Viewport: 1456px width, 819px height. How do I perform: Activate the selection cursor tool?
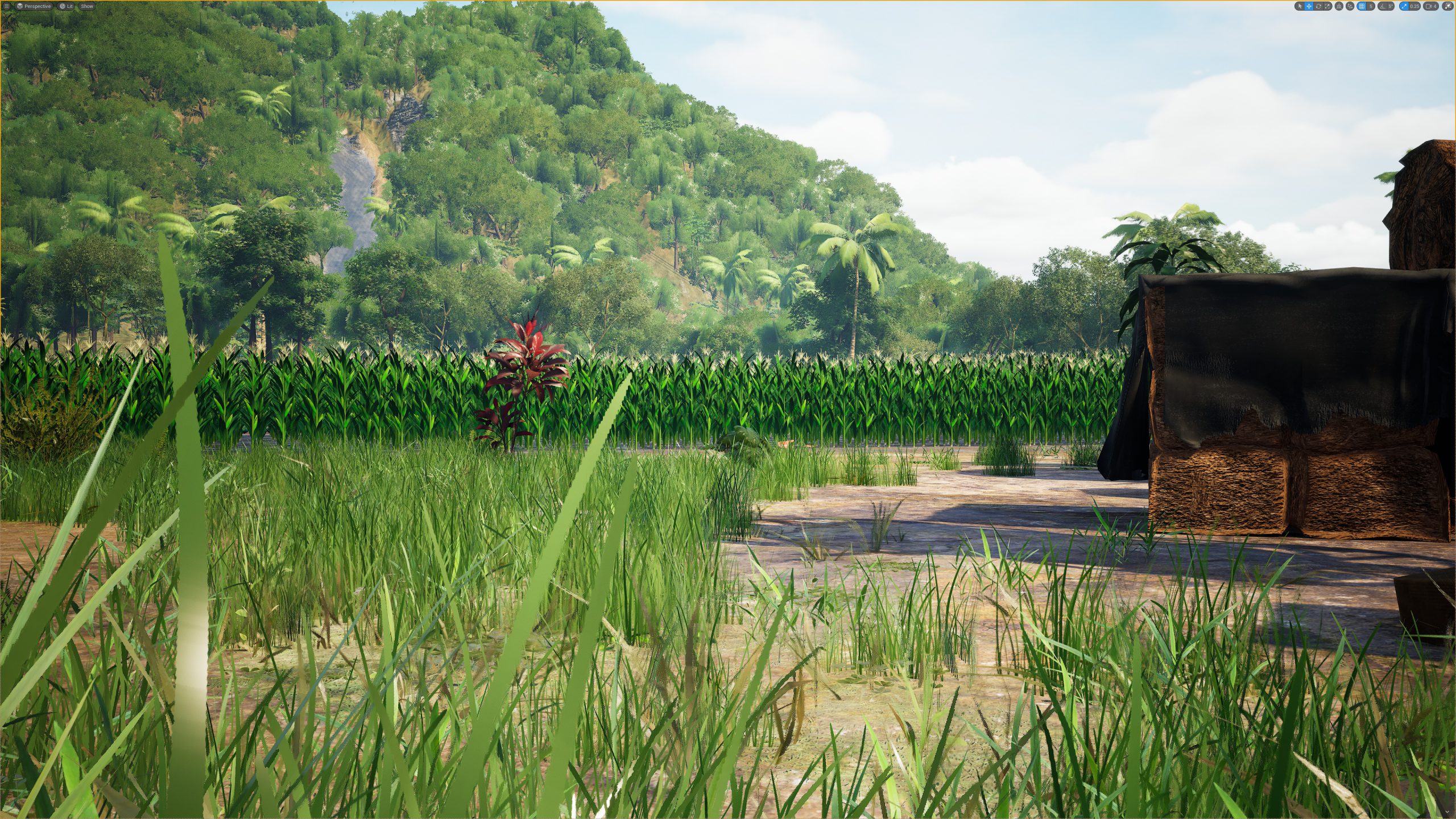(1301, 6)
